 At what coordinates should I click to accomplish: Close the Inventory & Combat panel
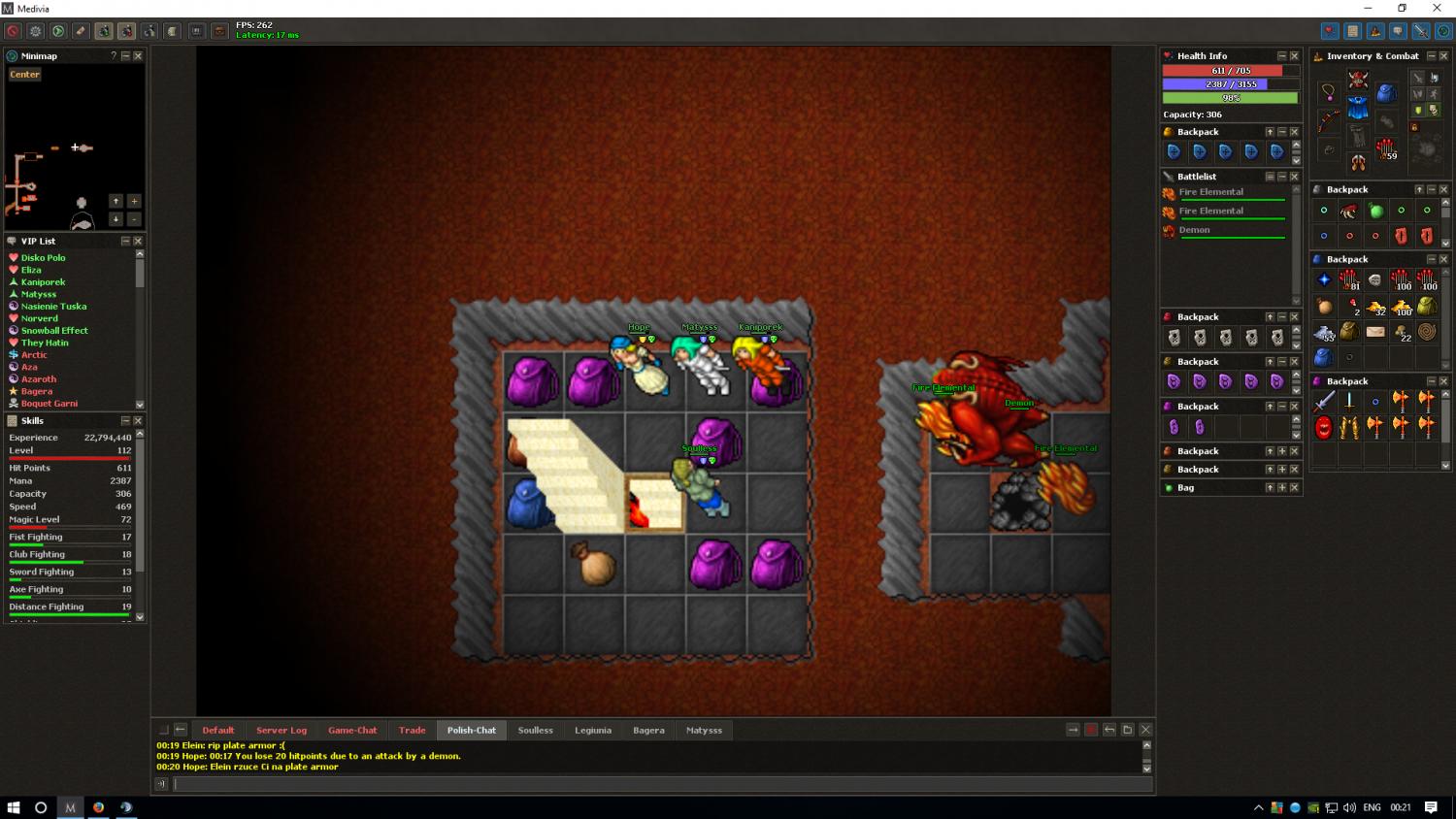pyautogui.click(x=1443, y=56)
